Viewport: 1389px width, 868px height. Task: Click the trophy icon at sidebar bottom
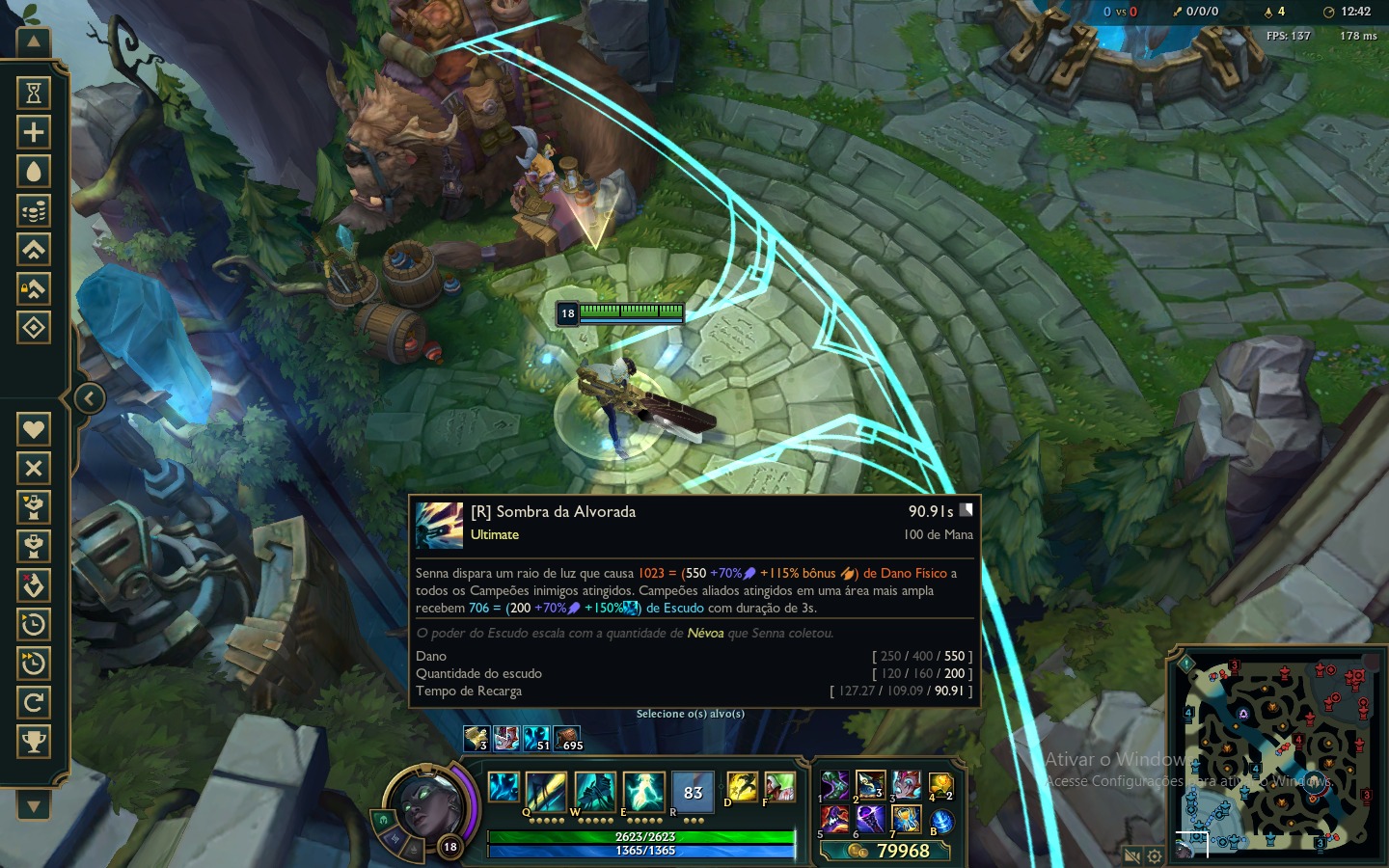pyautogui.click(x=34, y=741)
